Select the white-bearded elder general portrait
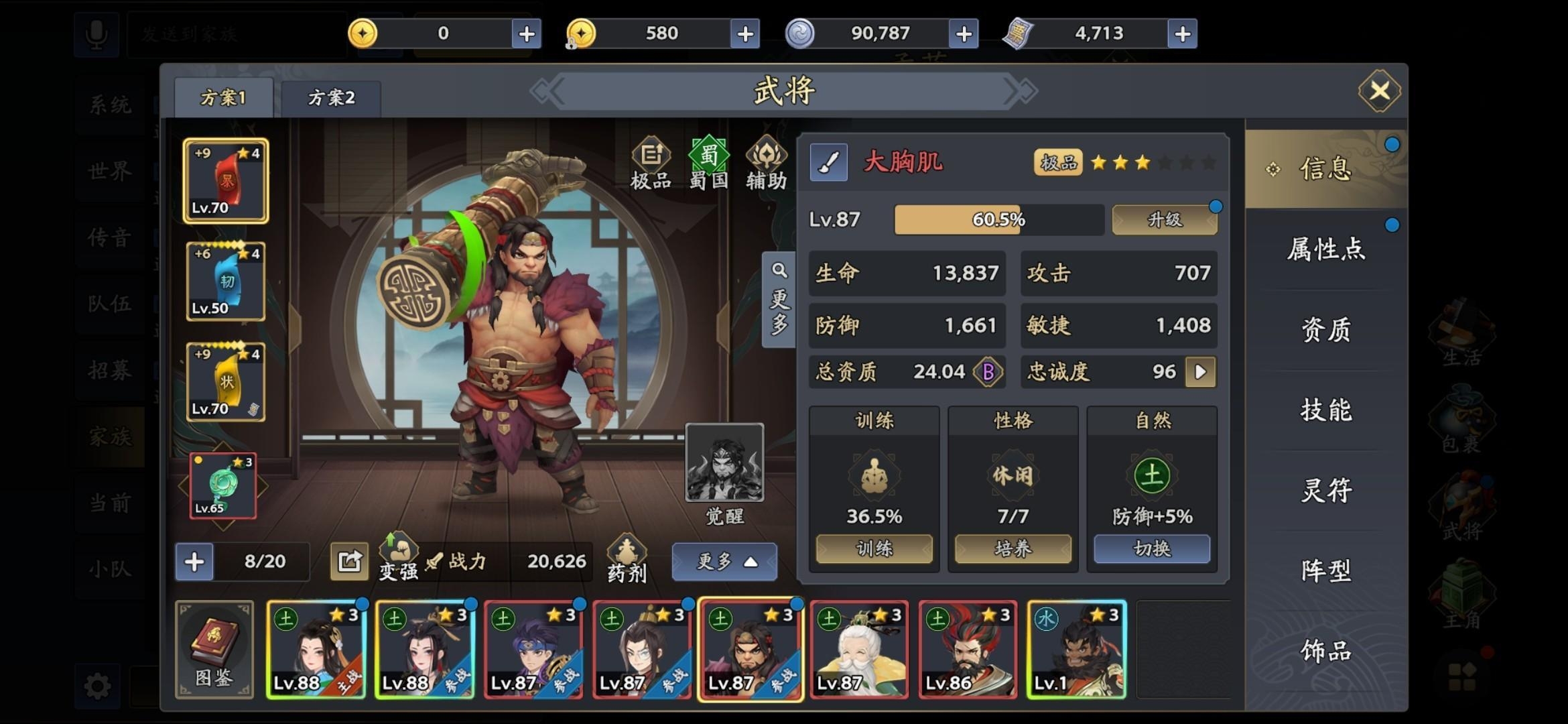Screen dimensions: 1568x724 [x=859, y=650]
